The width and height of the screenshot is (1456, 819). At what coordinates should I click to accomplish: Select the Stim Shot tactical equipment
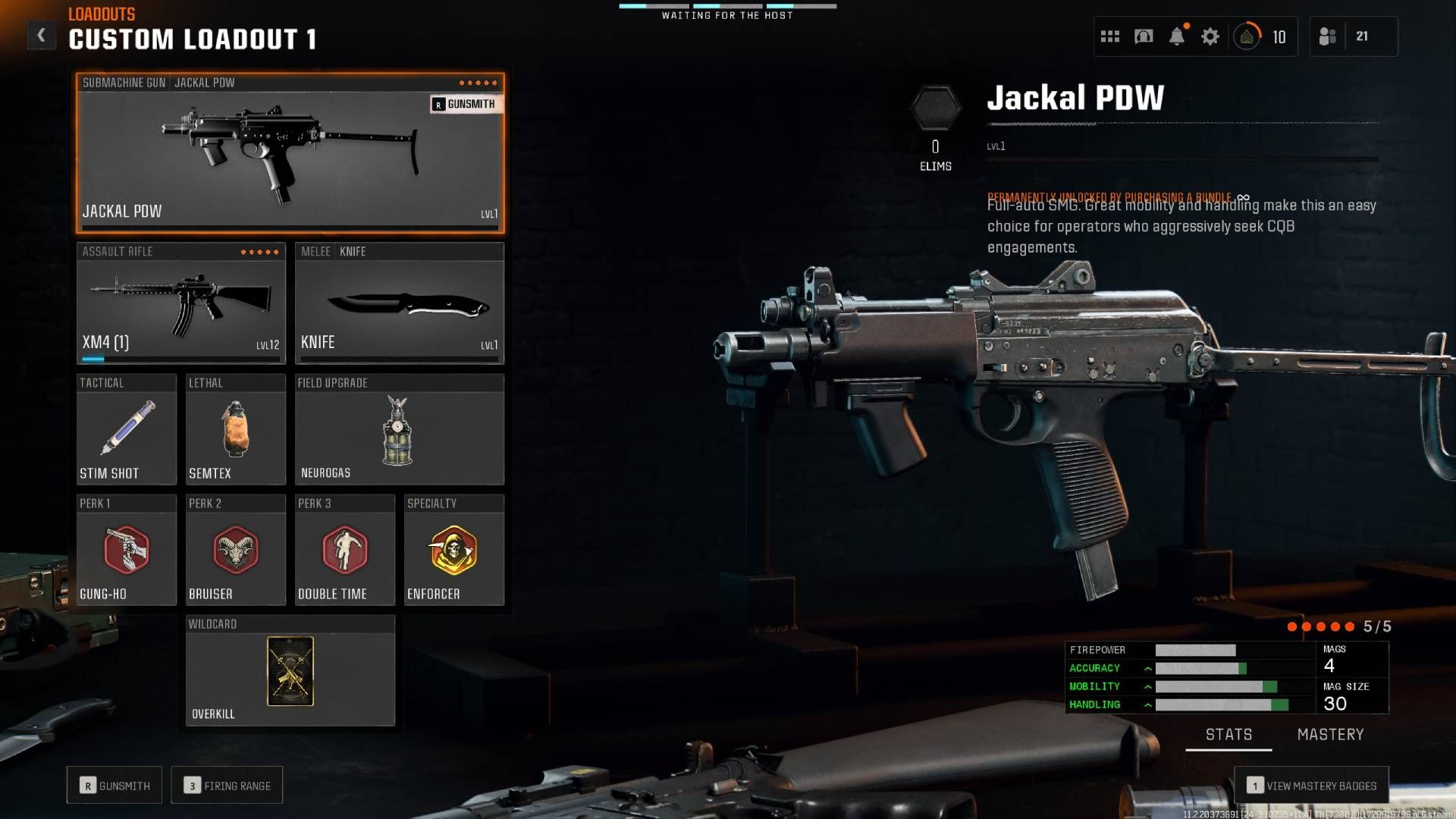[126, 430]
